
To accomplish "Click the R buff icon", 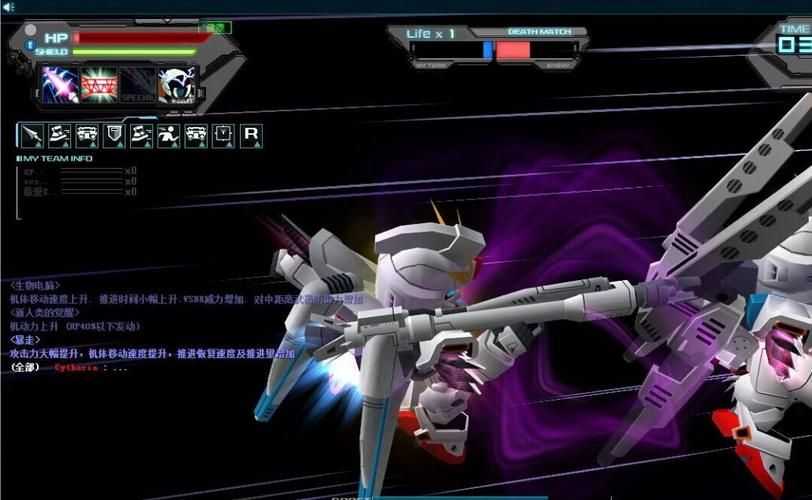I will point(251,134).
